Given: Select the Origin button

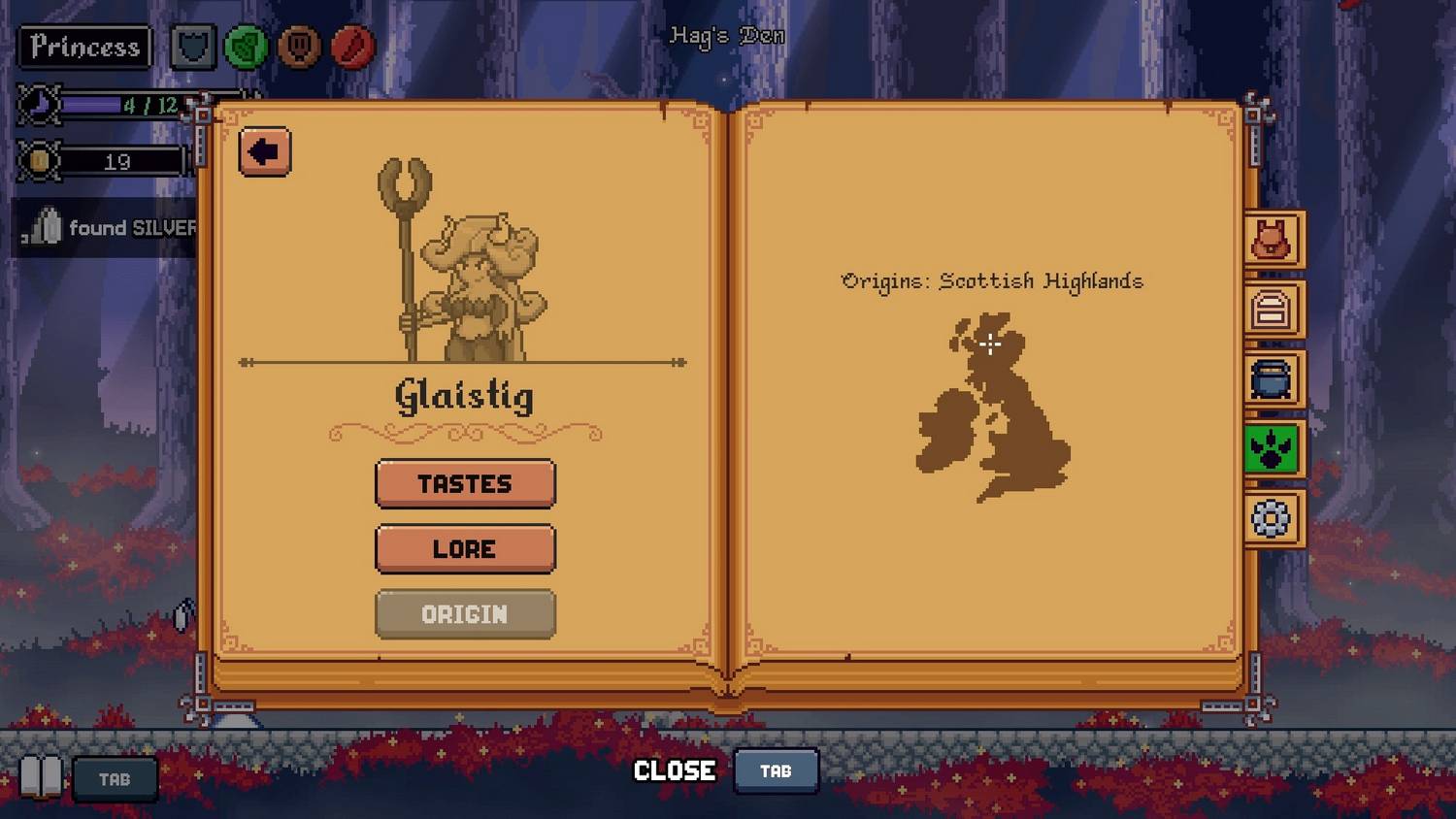Looking at the screenshot, I should (465, 614).
